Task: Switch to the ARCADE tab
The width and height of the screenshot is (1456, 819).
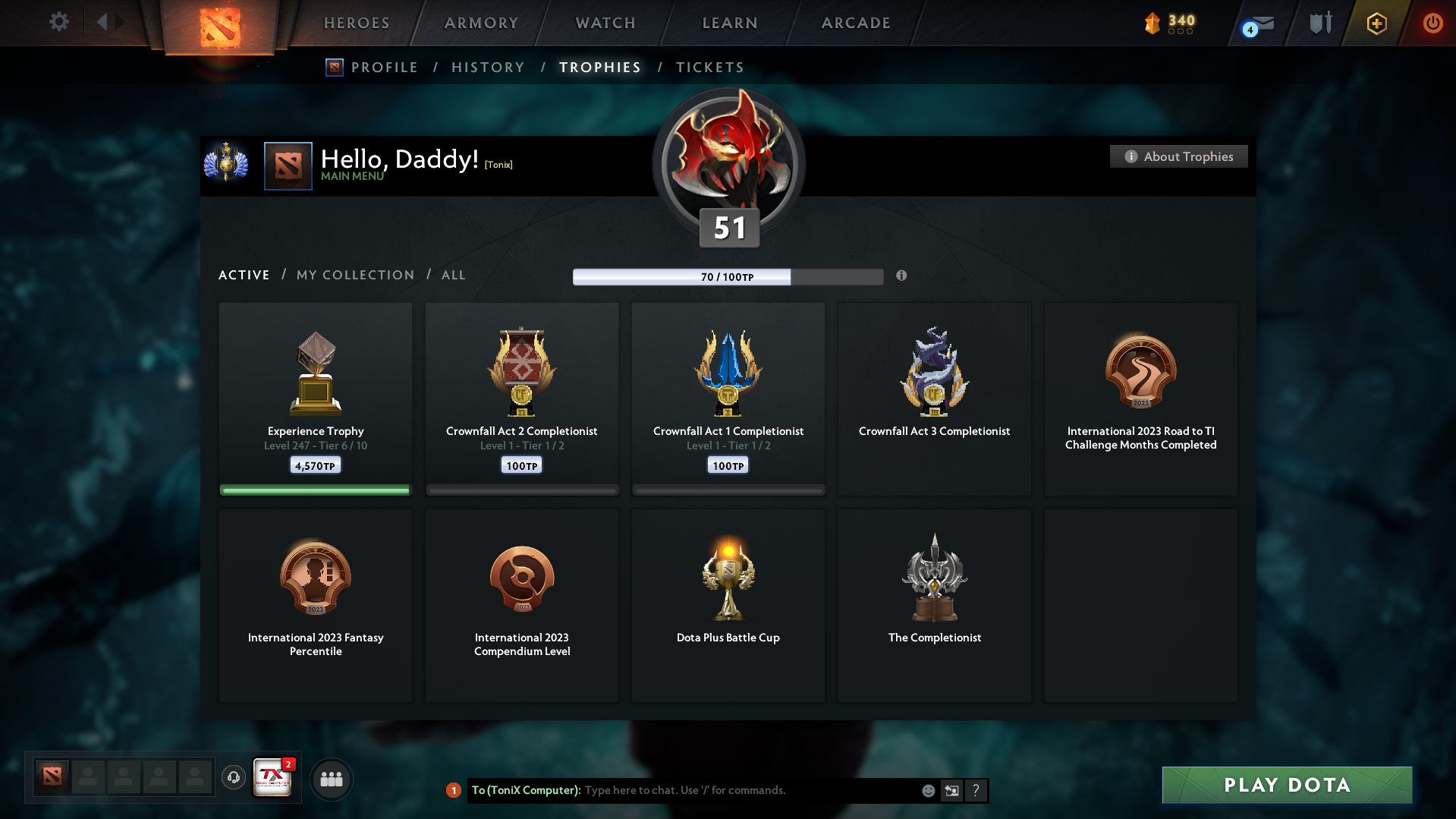Action: [855, 23]
